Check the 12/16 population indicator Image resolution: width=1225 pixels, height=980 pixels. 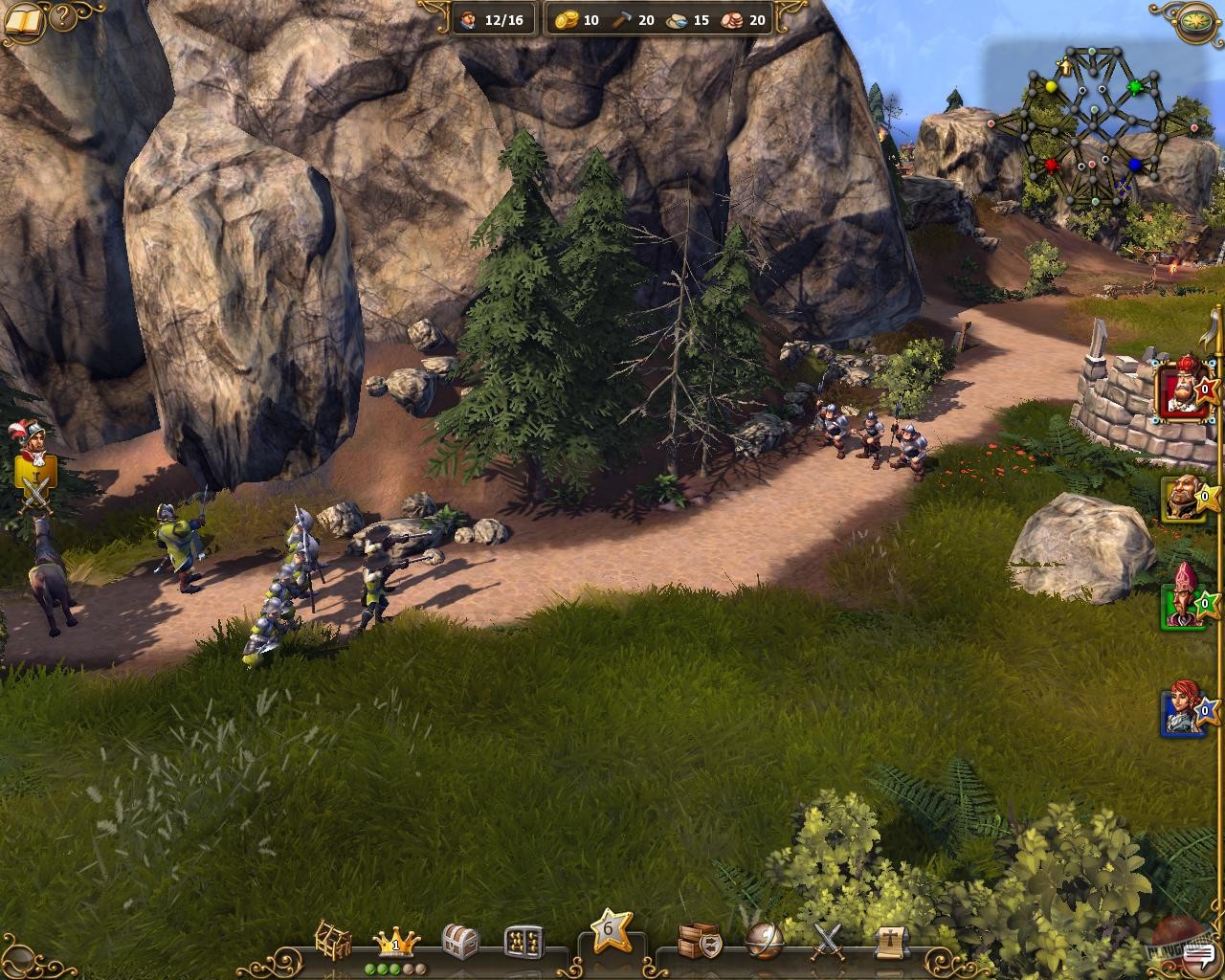tap(494, 19)
